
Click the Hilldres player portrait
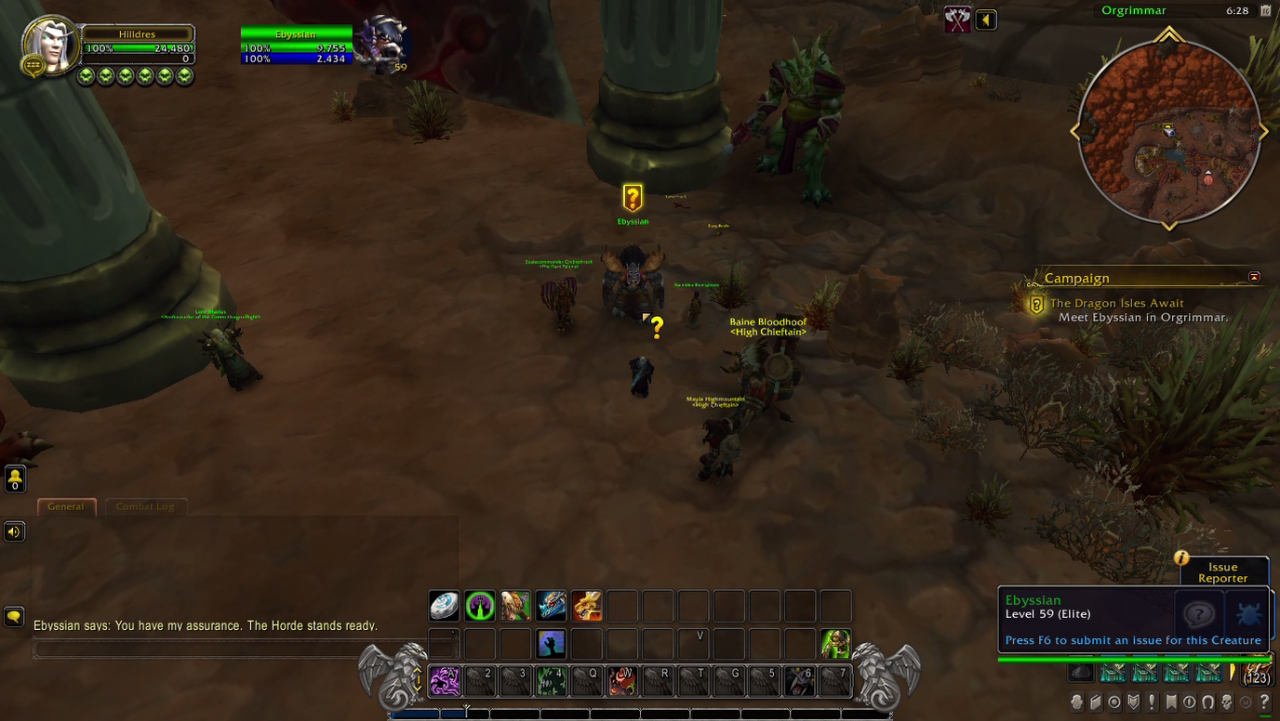click(50, 43)
